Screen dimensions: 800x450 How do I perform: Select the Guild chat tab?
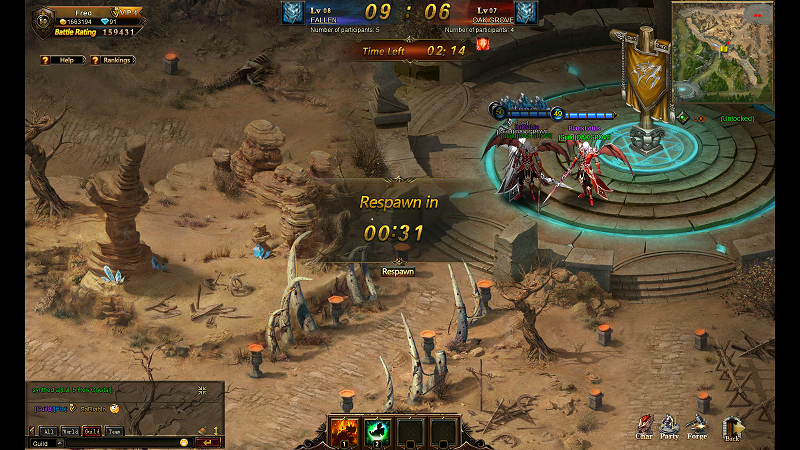(x=92, y=431)
